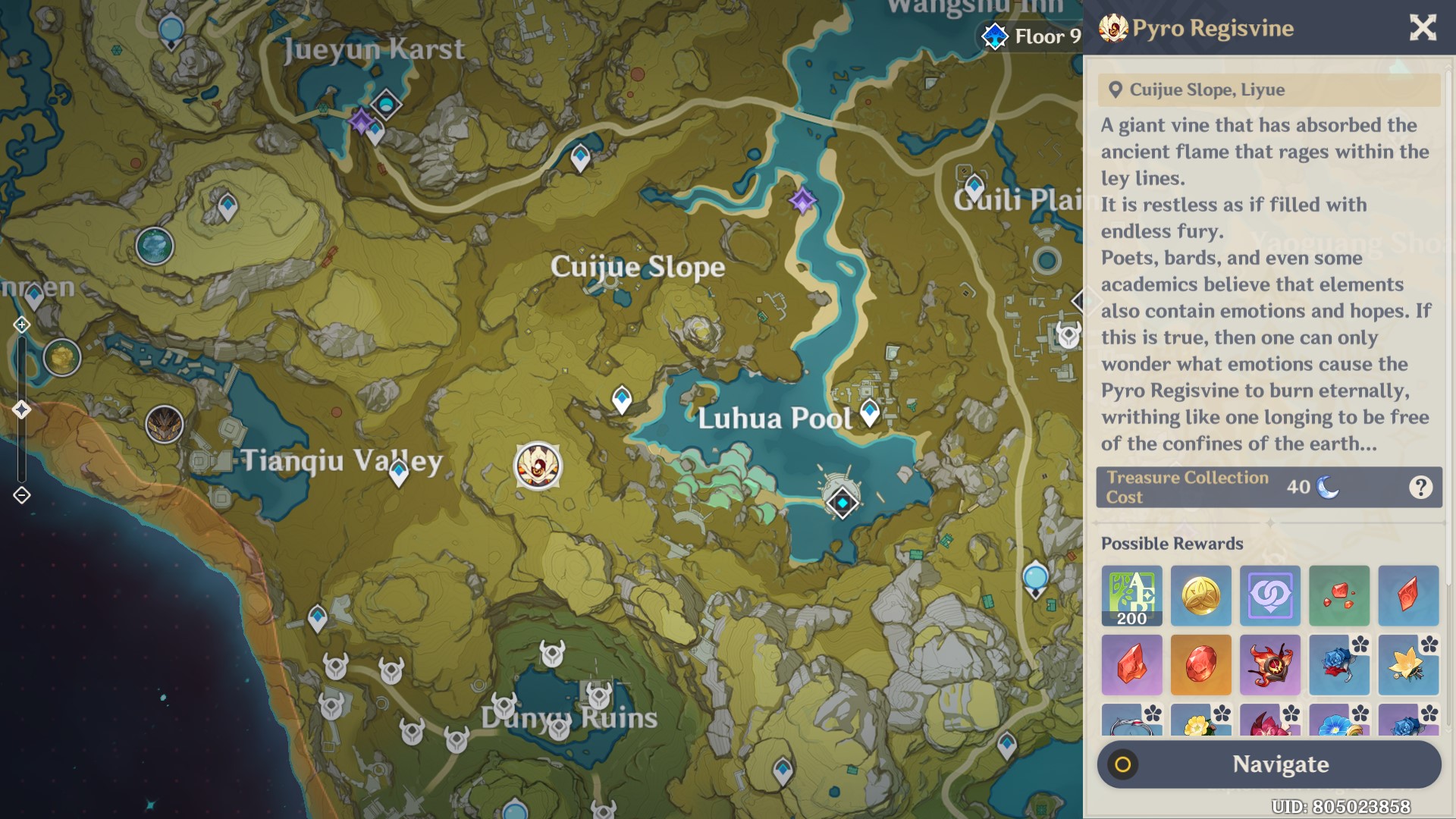Select the Geo Hypostasis boss marker
The height and width of the screenshot is (819, 1456).
62,357
